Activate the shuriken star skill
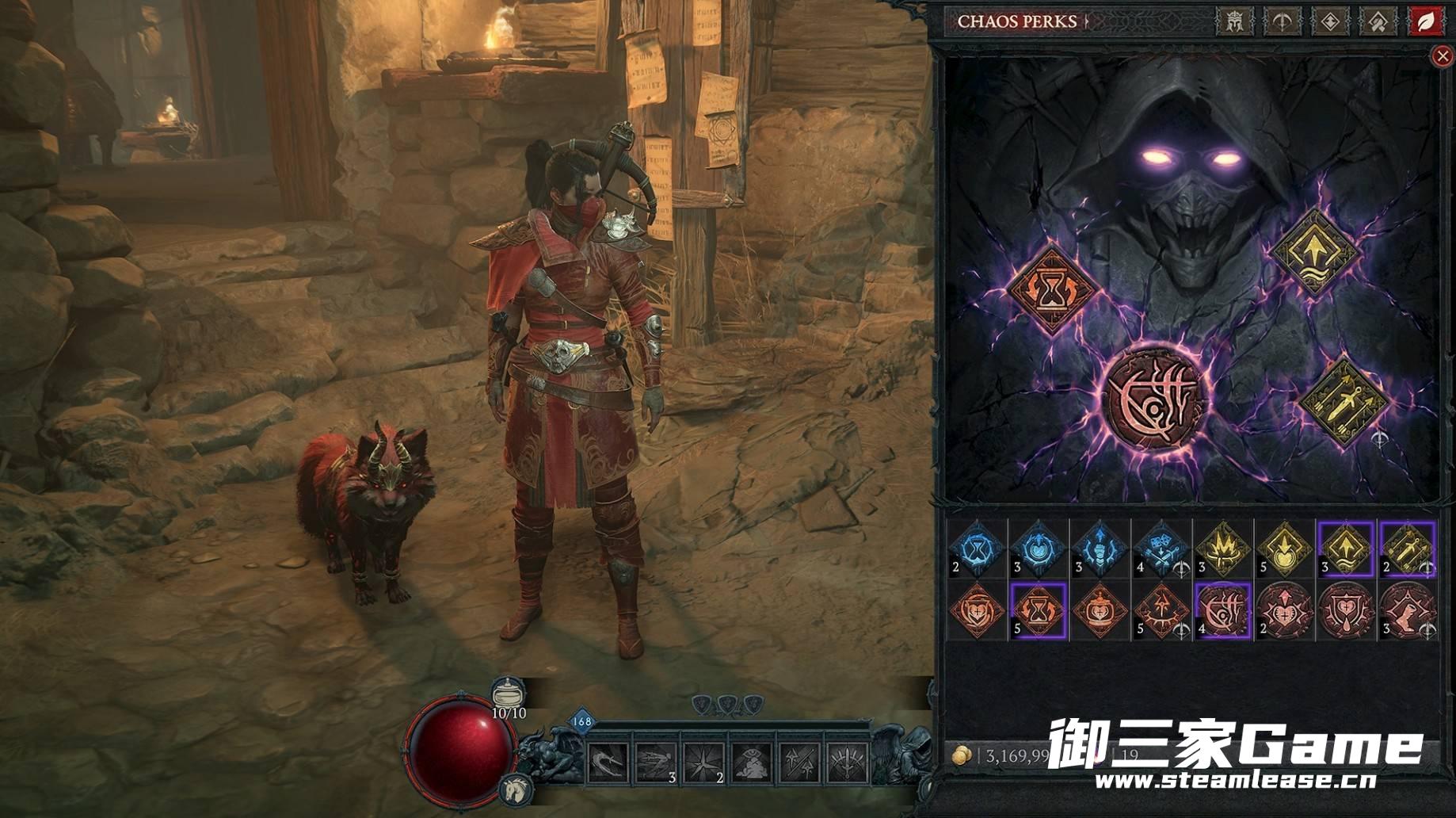Image resolution: width=1456 pixels, height=818 pixels. click(703, 763)
